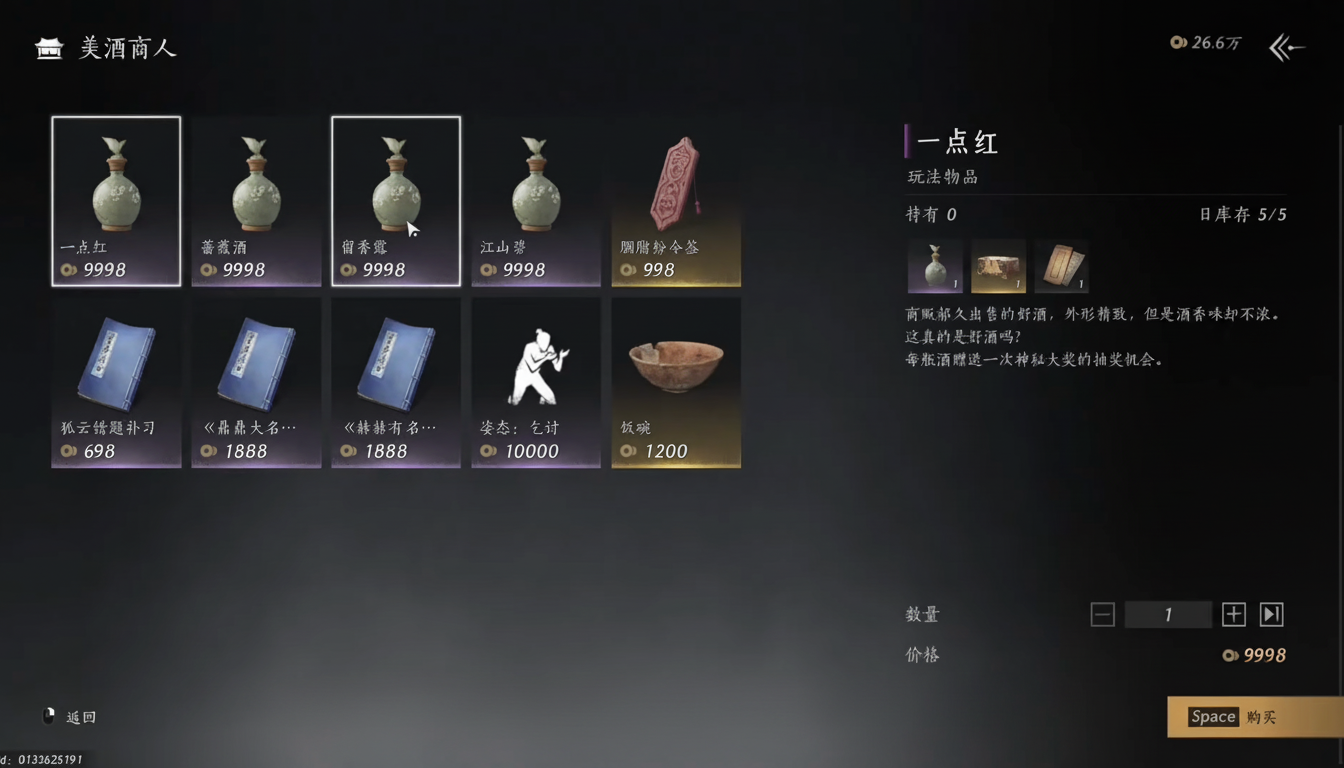1344x768 pixels.
Task: Increase quantity with the plus button
Action: click(x=1233, y=614)
